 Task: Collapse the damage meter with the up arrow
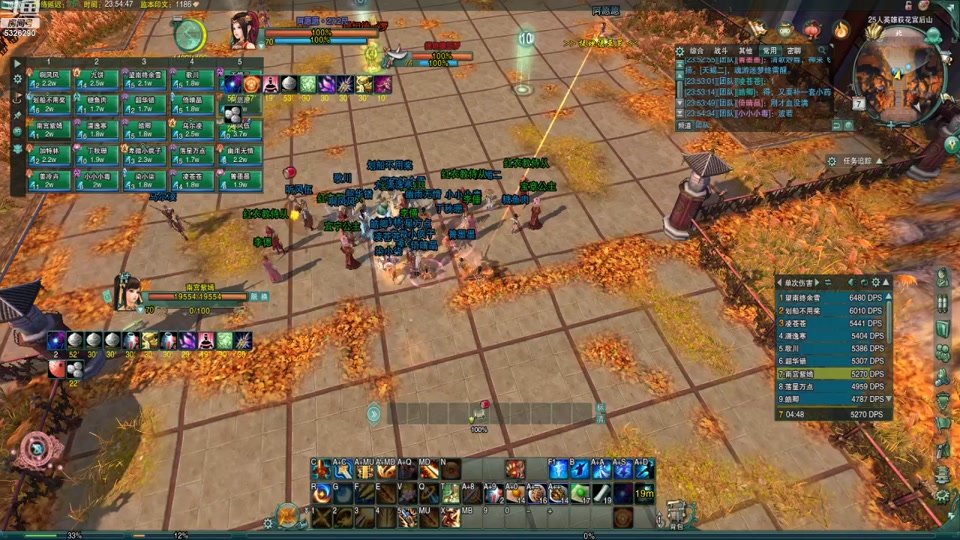pyautogui.click(x=887, y=283)
